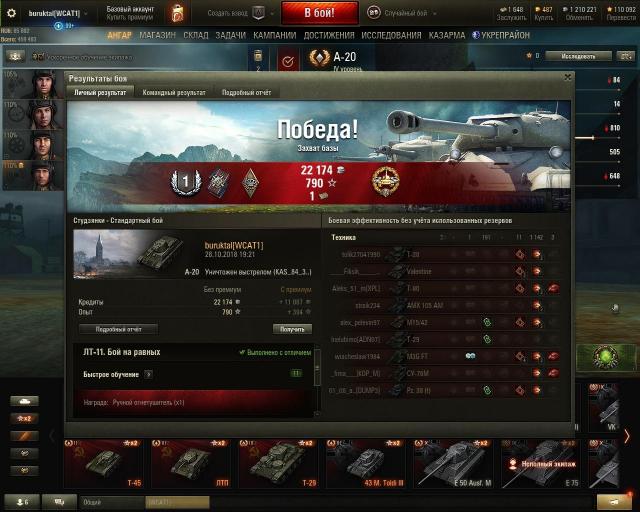The width and height of the screenshot is (640, 512).
Task: Claim premium bonus with Получить button
Action: tap(292, 328)
